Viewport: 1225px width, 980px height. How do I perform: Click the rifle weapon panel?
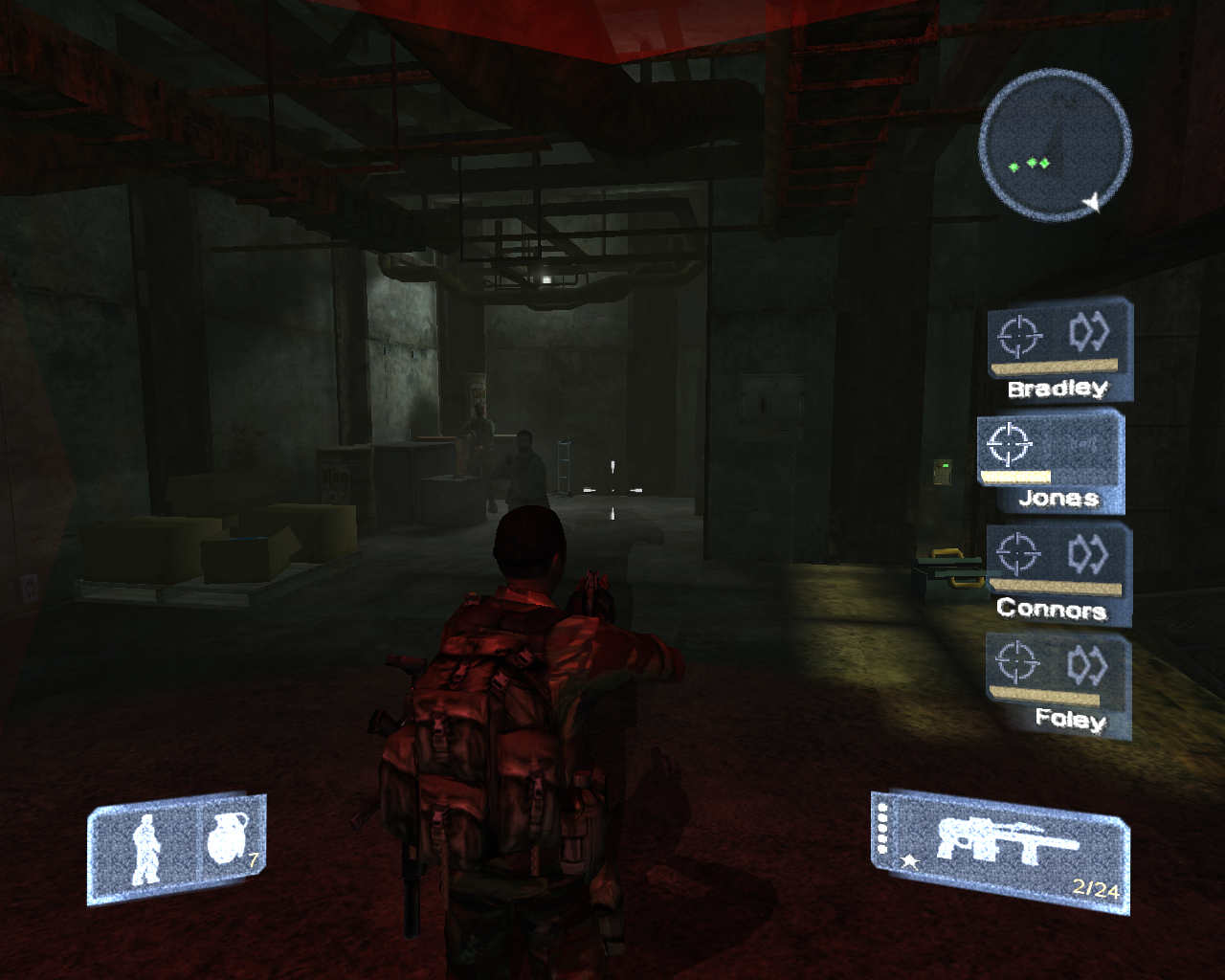coord(1002,850)
